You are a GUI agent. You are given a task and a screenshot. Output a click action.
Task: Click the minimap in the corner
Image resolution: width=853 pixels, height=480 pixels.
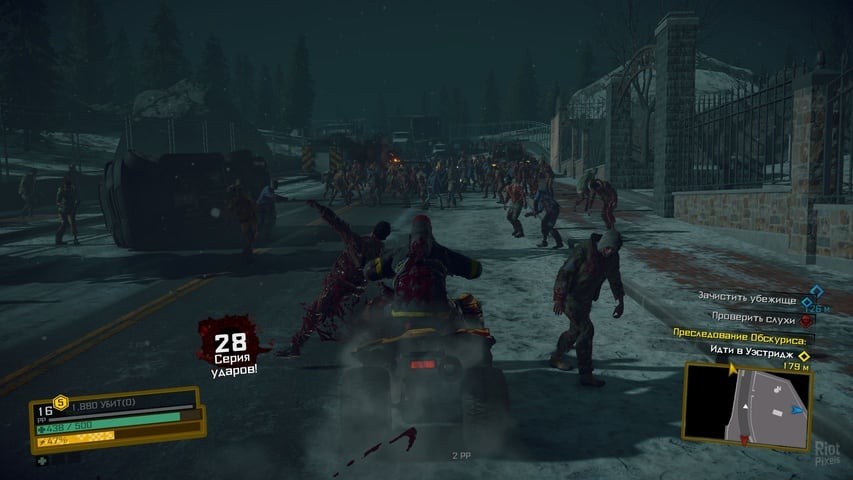point(746,405)
